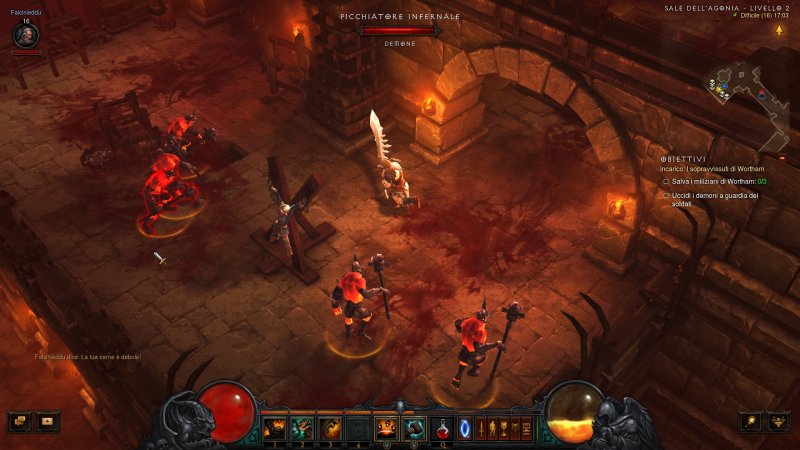This screenshot has height=450, width=800.
Task: Click the Obiettivi quest tracker header
Action: [x=683, y=159]
